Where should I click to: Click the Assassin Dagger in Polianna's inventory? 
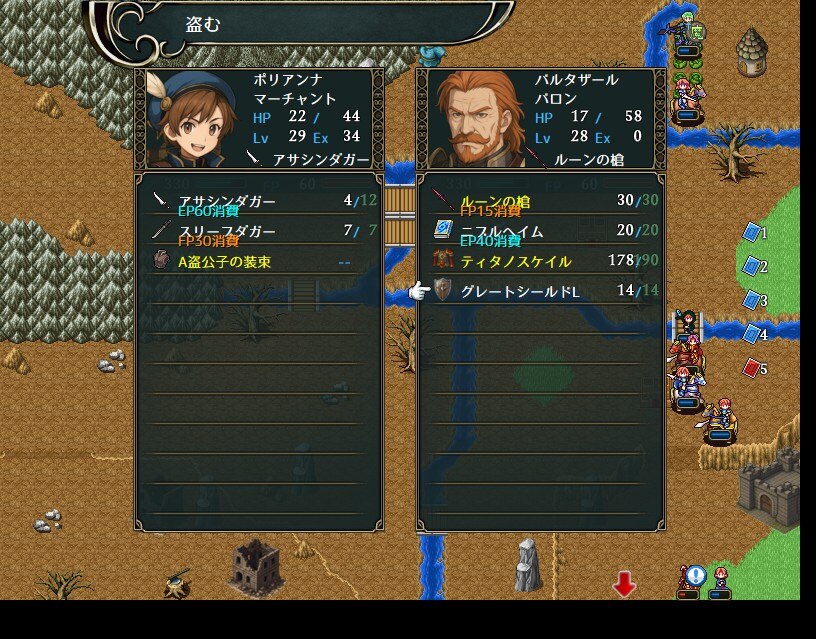pos(258,201)
